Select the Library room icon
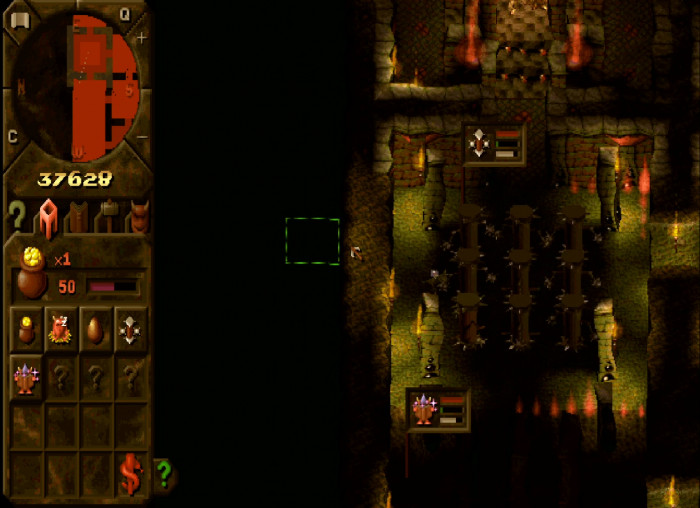The height and width of the screenshot is (508, 700). coord(27,377)
